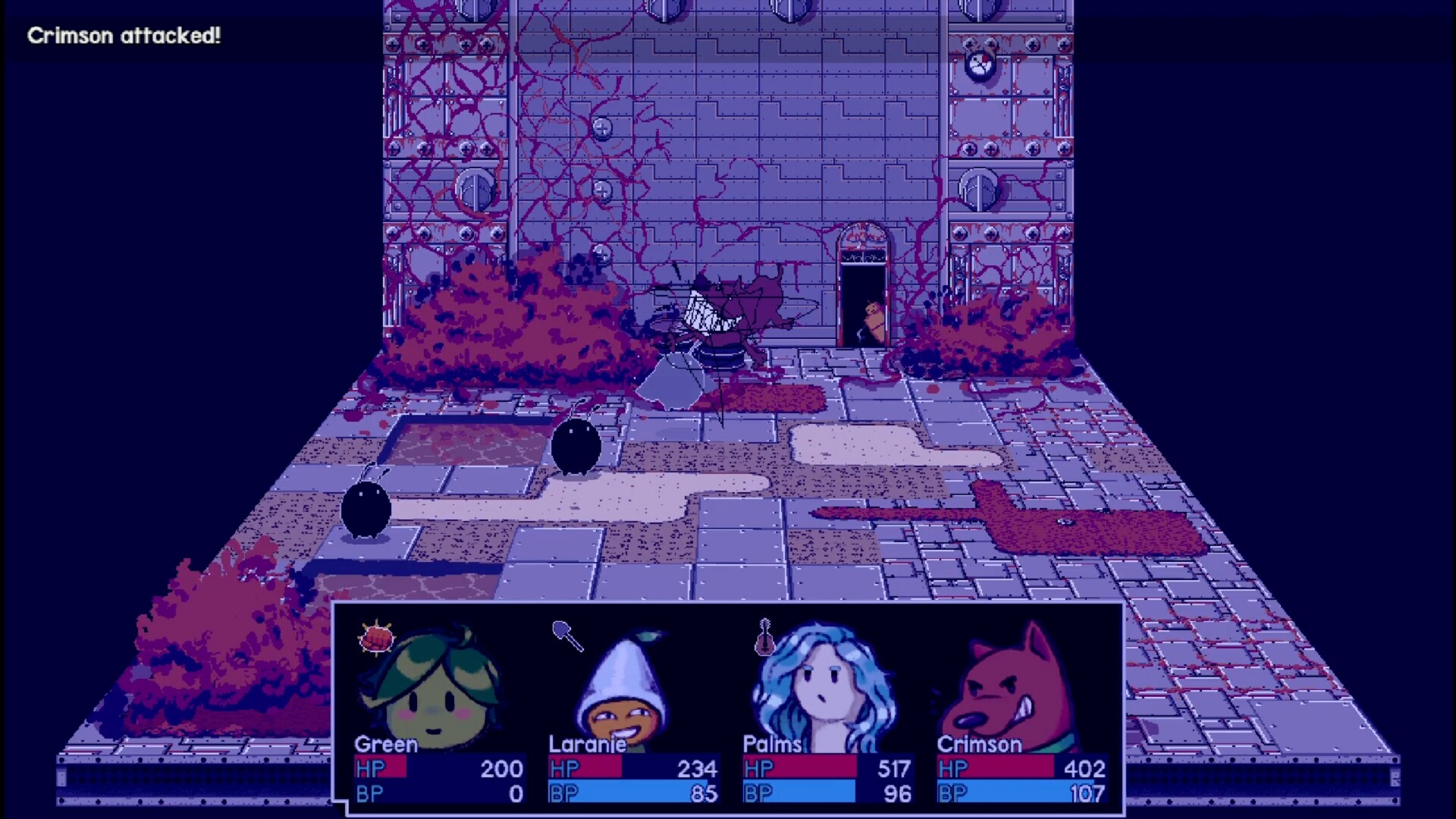Click Laranie's BP value of 85
The width and height of the screenshot is (1456, 819).
coord(705,795)
